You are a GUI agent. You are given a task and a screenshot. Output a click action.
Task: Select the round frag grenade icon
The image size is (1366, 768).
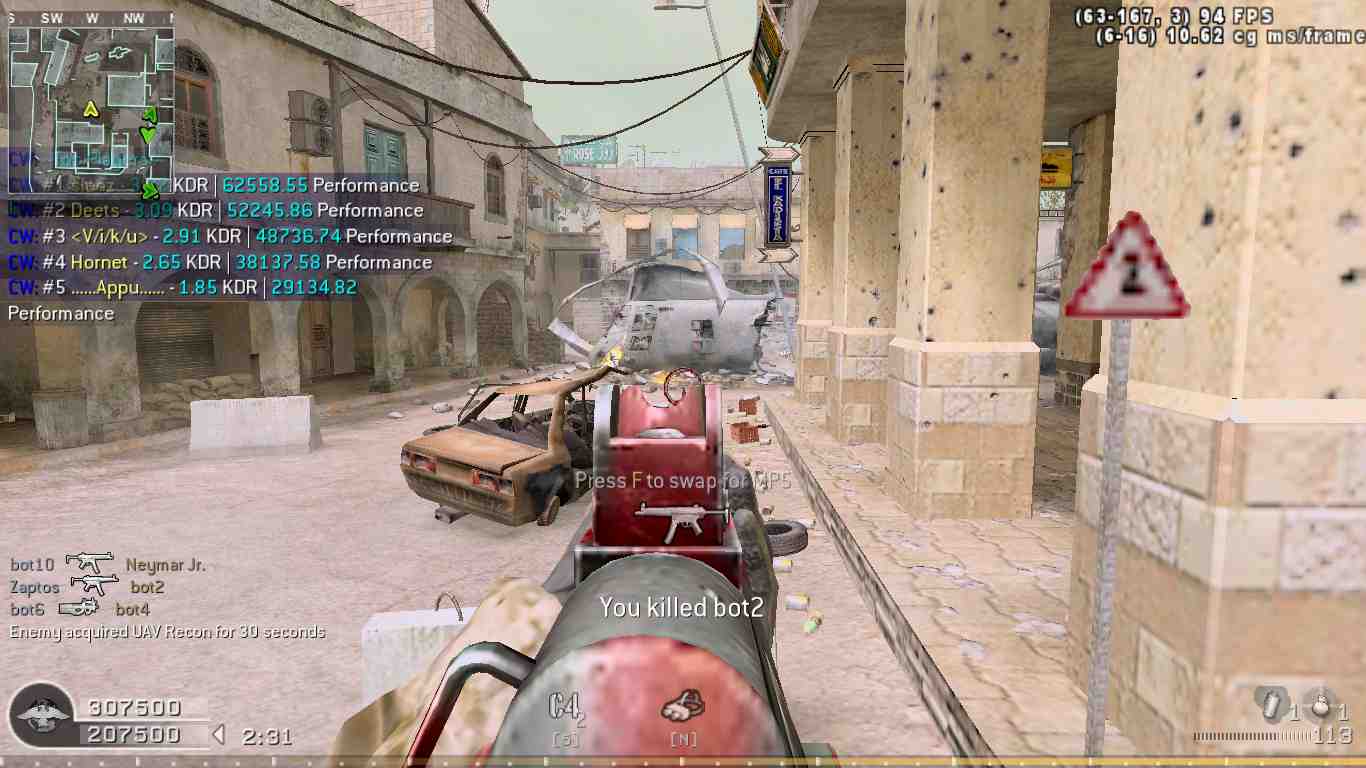[1322, 703]
